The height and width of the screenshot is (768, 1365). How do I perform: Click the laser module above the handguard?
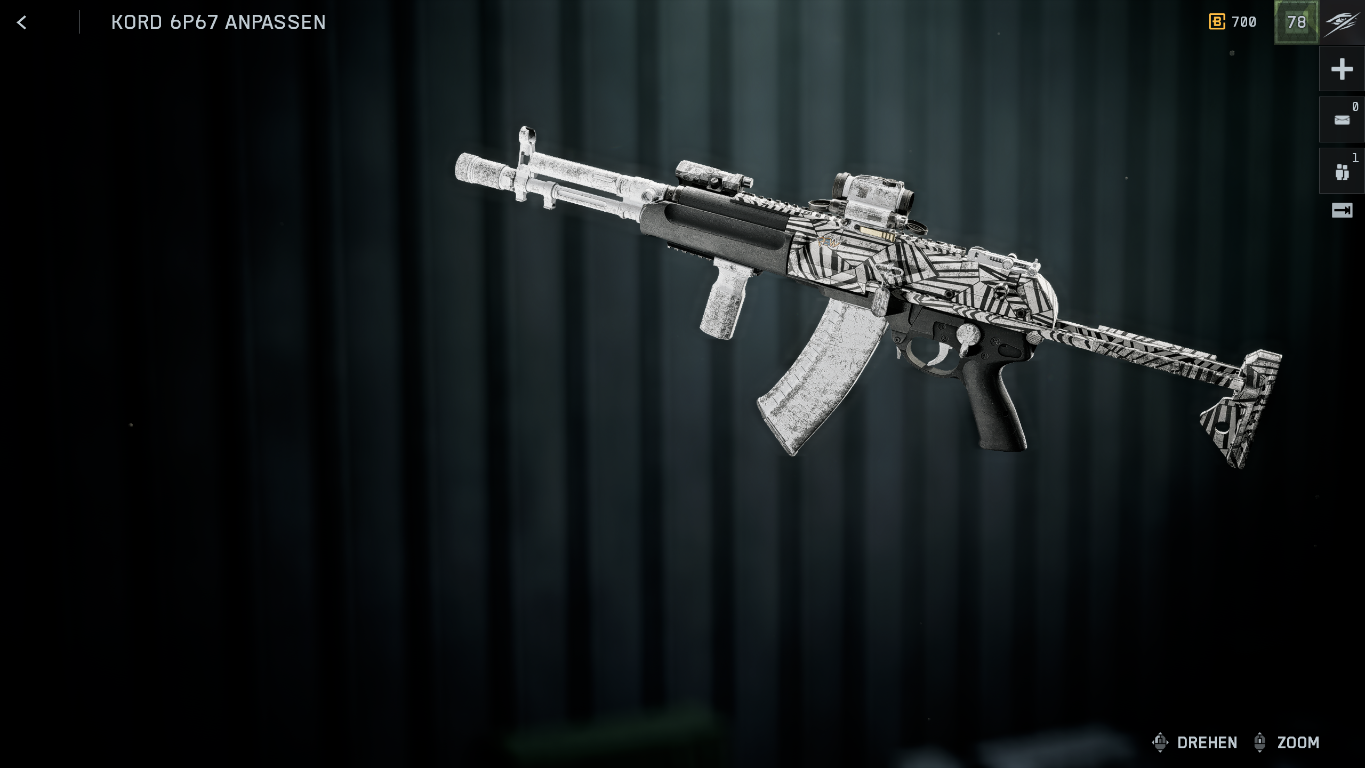tap(710, 175)
